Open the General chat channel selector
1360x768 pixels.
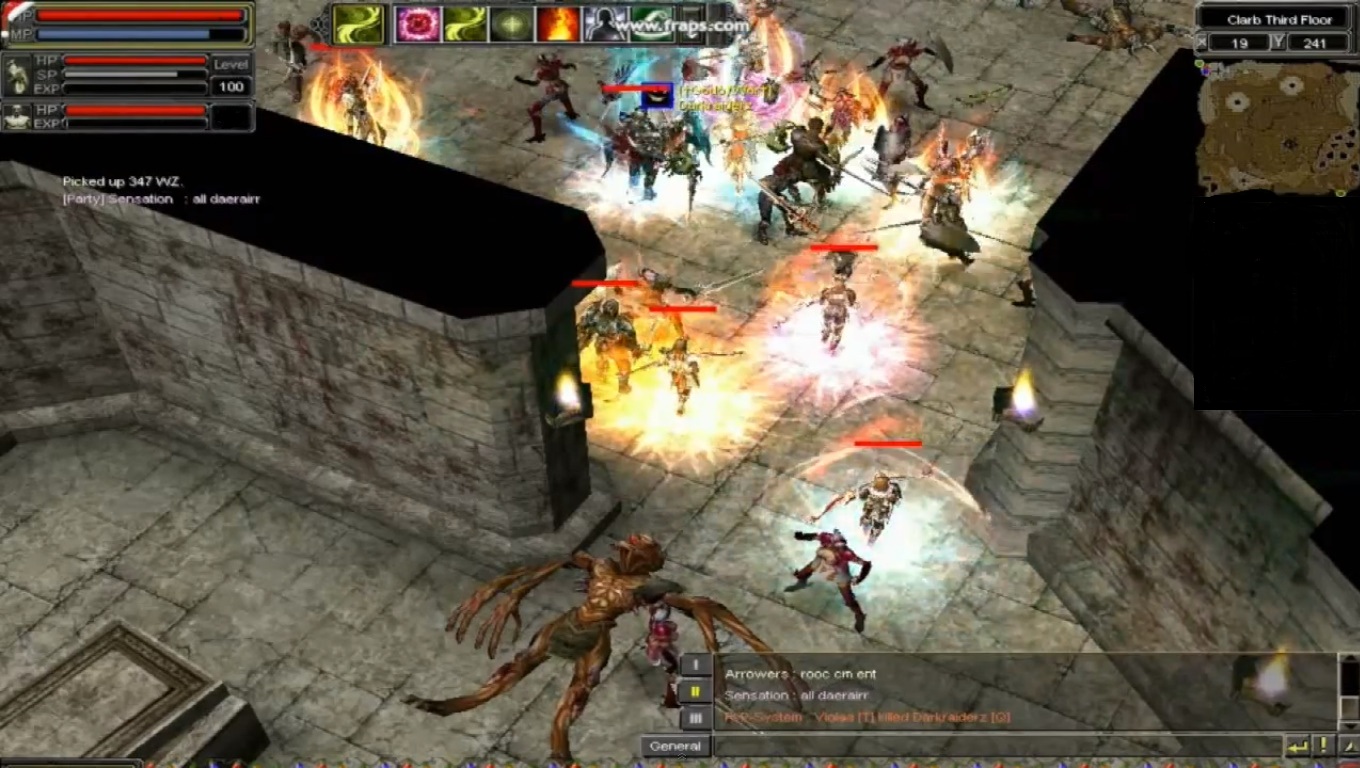675,746
